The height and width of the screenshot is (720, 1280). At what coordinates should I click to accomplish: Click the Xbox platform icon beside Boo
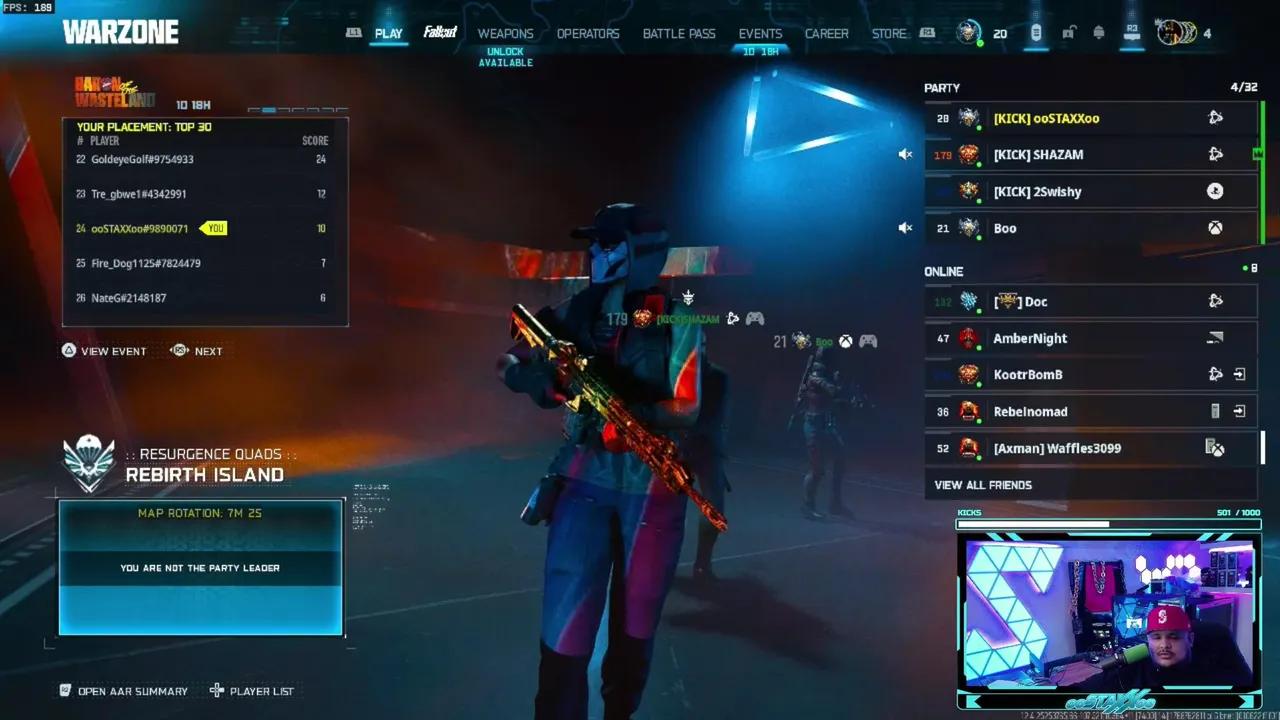coord(1214,228)
